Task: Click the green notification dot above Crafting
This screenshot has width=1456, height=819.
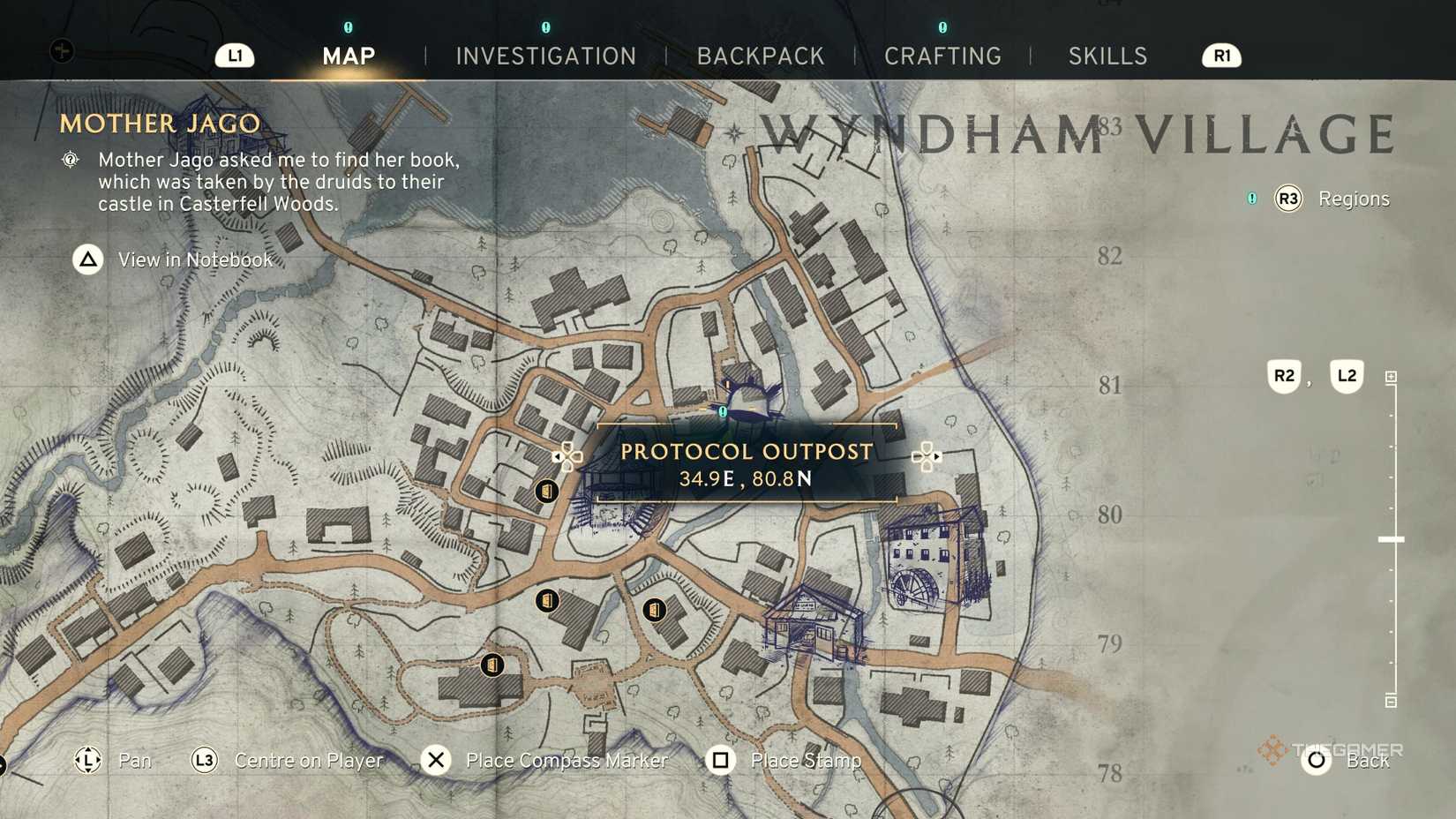Action: (x=943, y=27)
